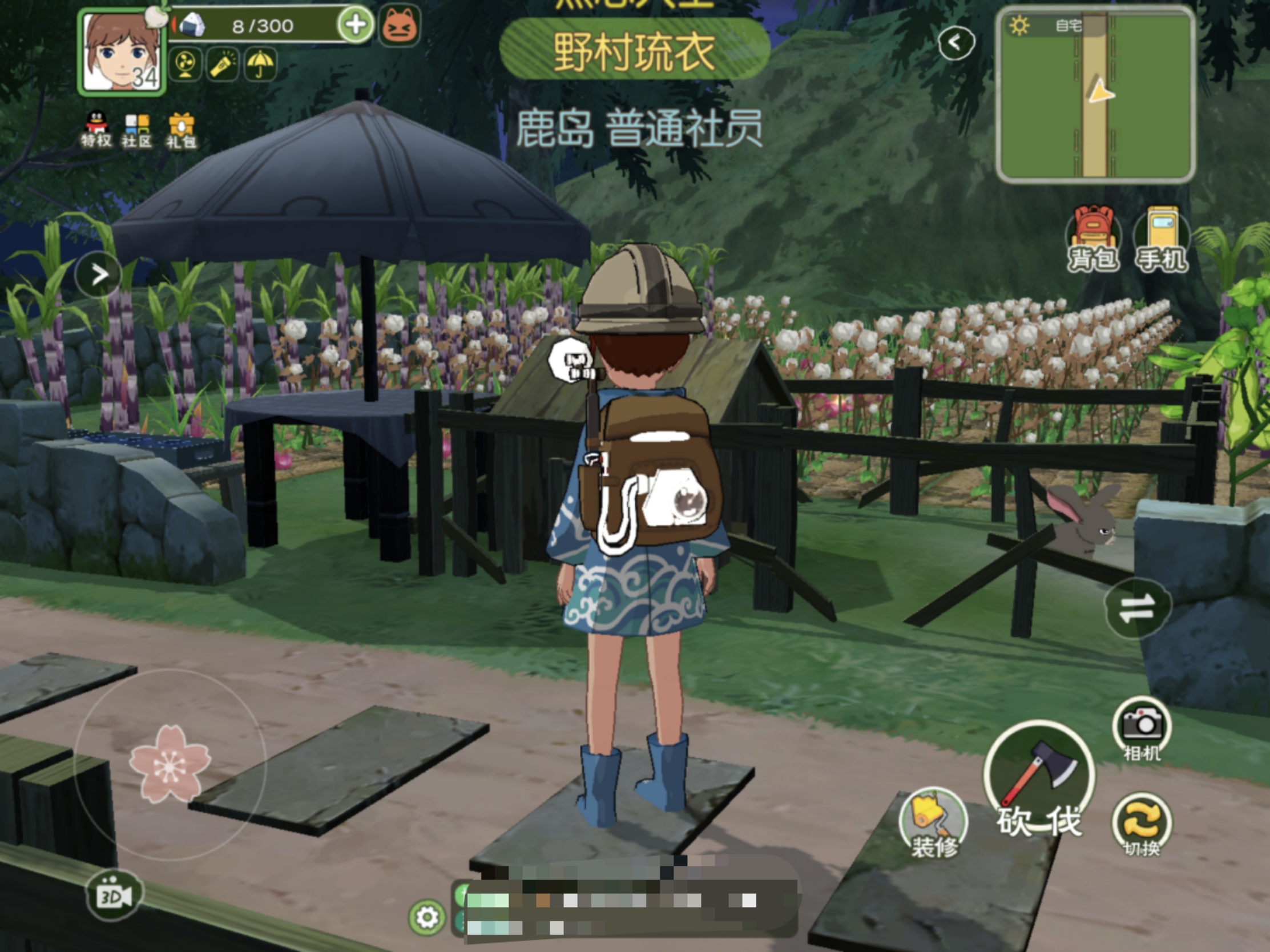Image resolution: width=1270 pixels, height=952 pixels.
Task: Expand the left side panel arrow
Action: [x=99, y=275]
